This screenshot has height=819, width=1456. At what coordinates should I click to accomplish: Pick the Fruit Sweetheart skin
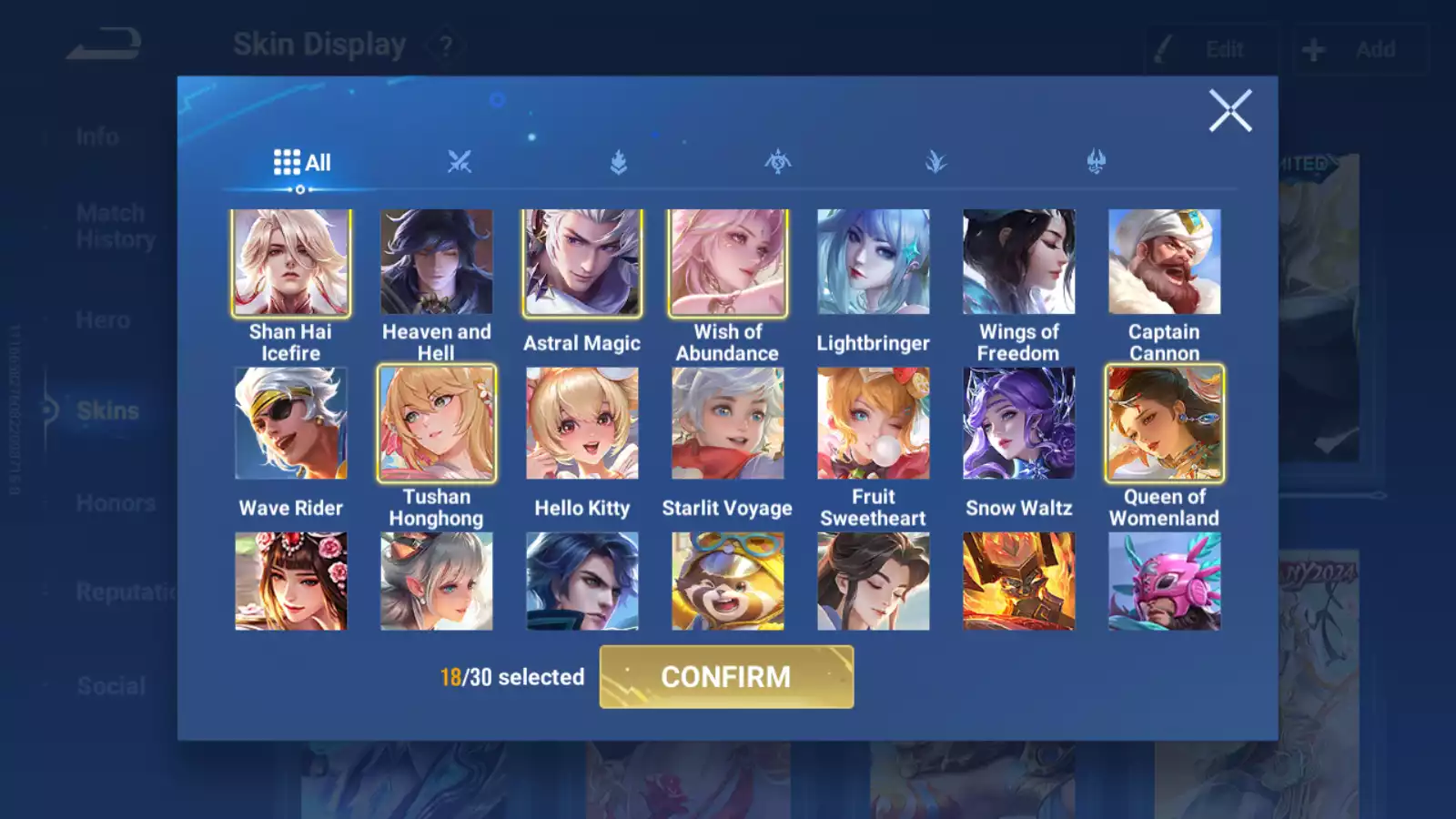tap(873, 423)
